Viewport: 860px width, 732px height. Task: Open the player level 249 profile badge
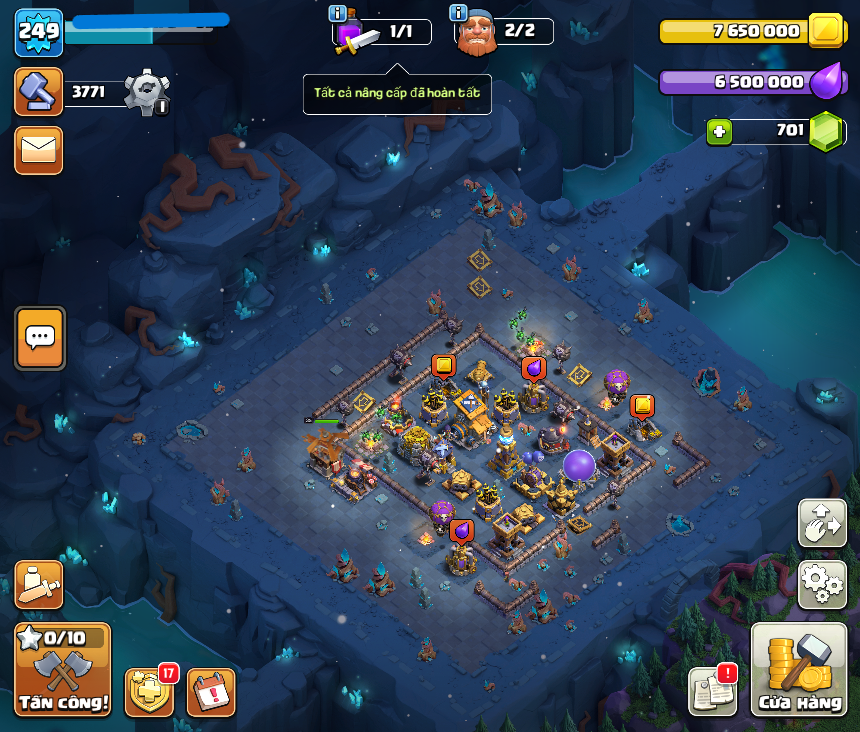[39, 32]
